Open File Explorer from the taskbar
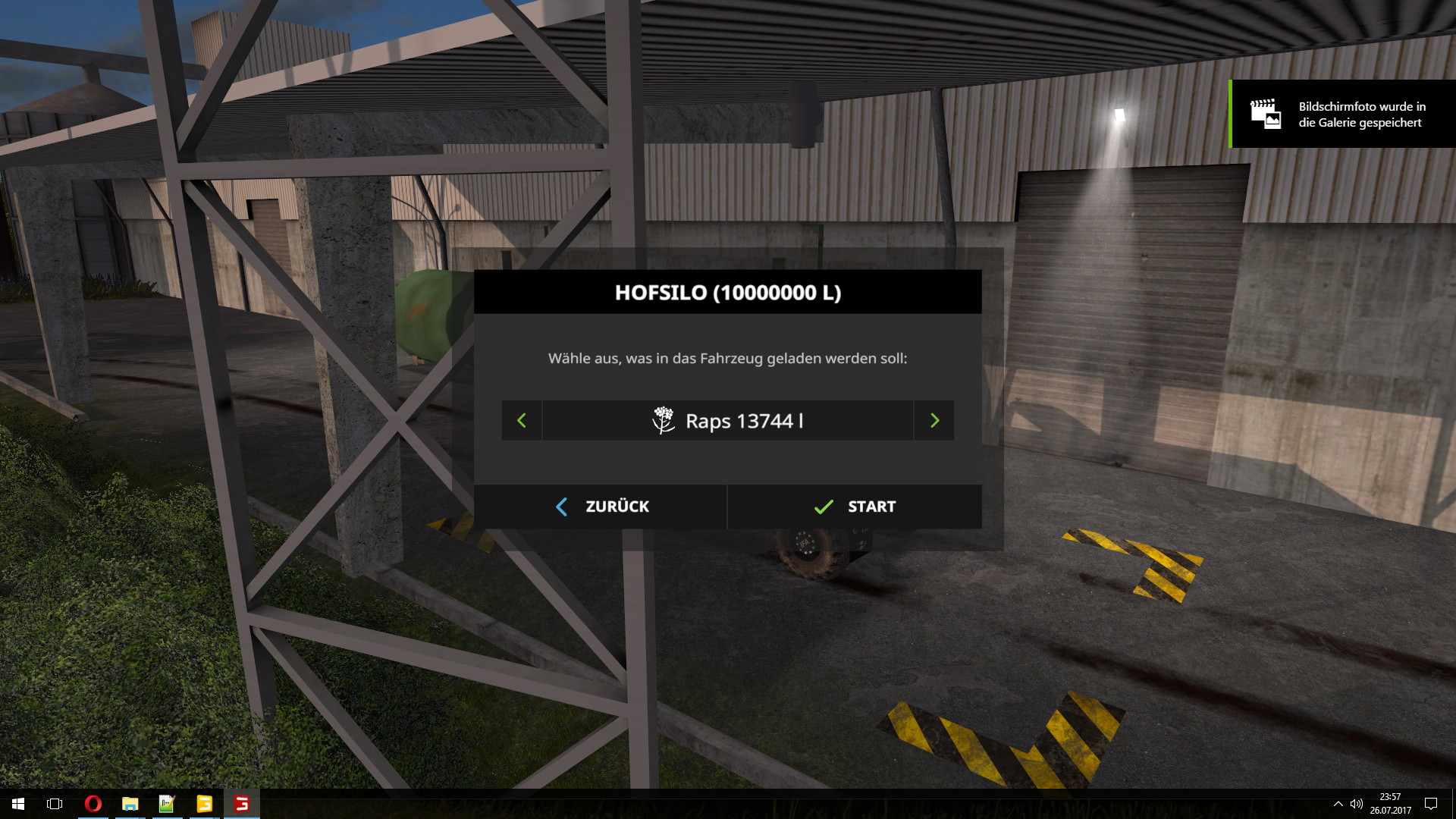 [x=130, y=804]
